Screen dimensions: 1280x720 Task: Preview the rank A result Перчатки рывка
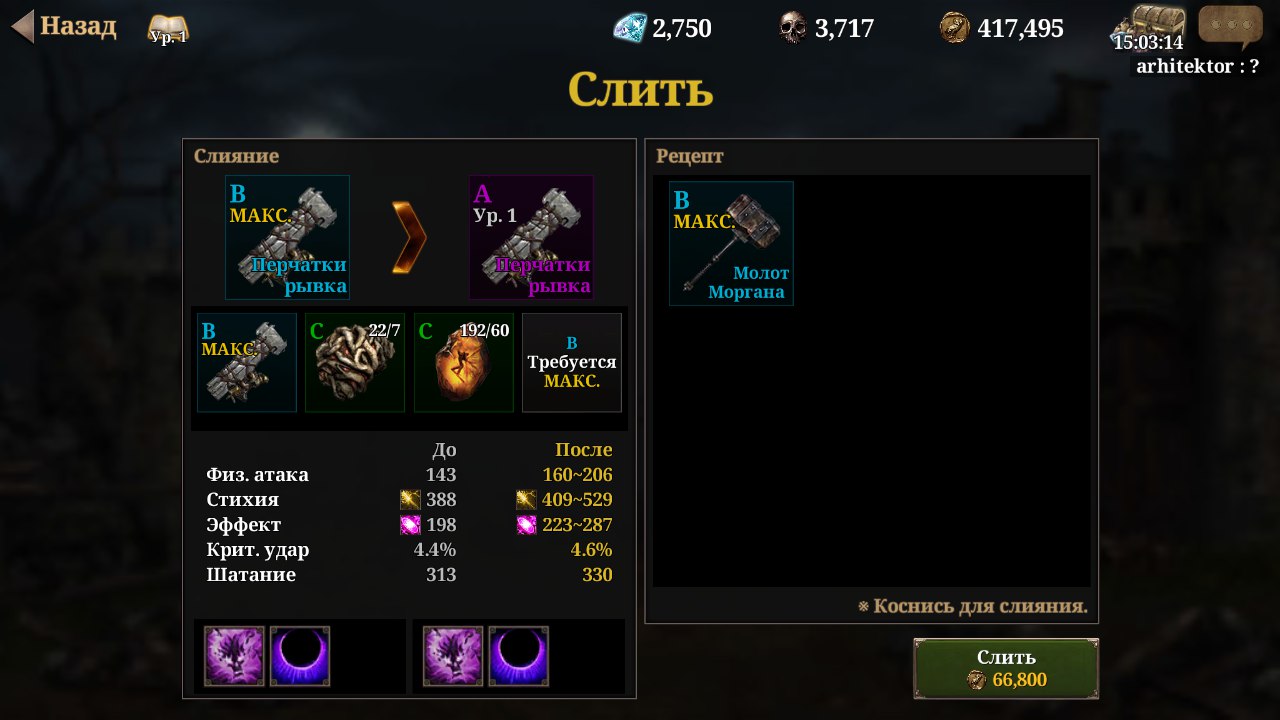click(531, 237)
